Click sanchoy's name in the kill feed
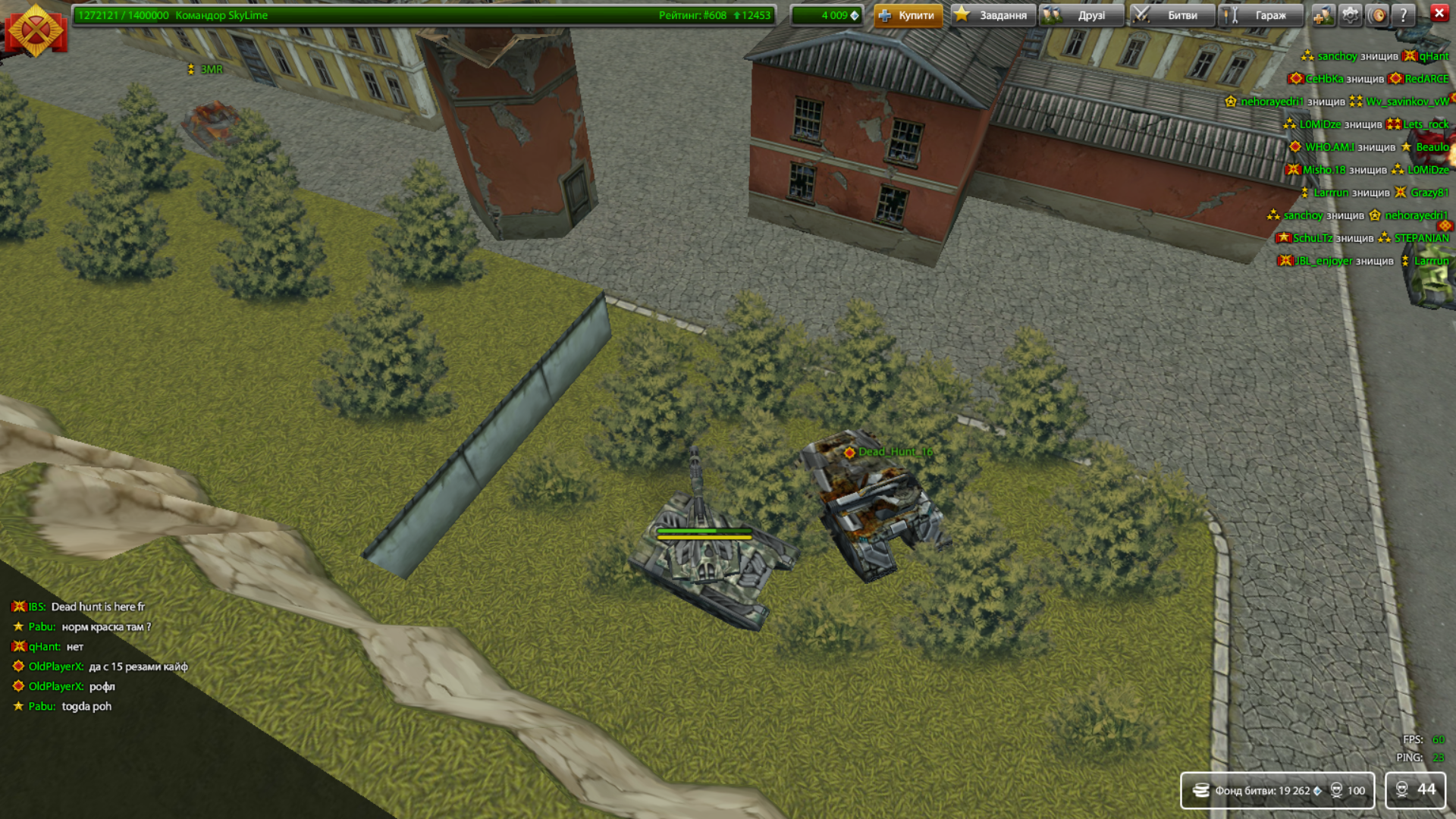 pos(1336,55)
